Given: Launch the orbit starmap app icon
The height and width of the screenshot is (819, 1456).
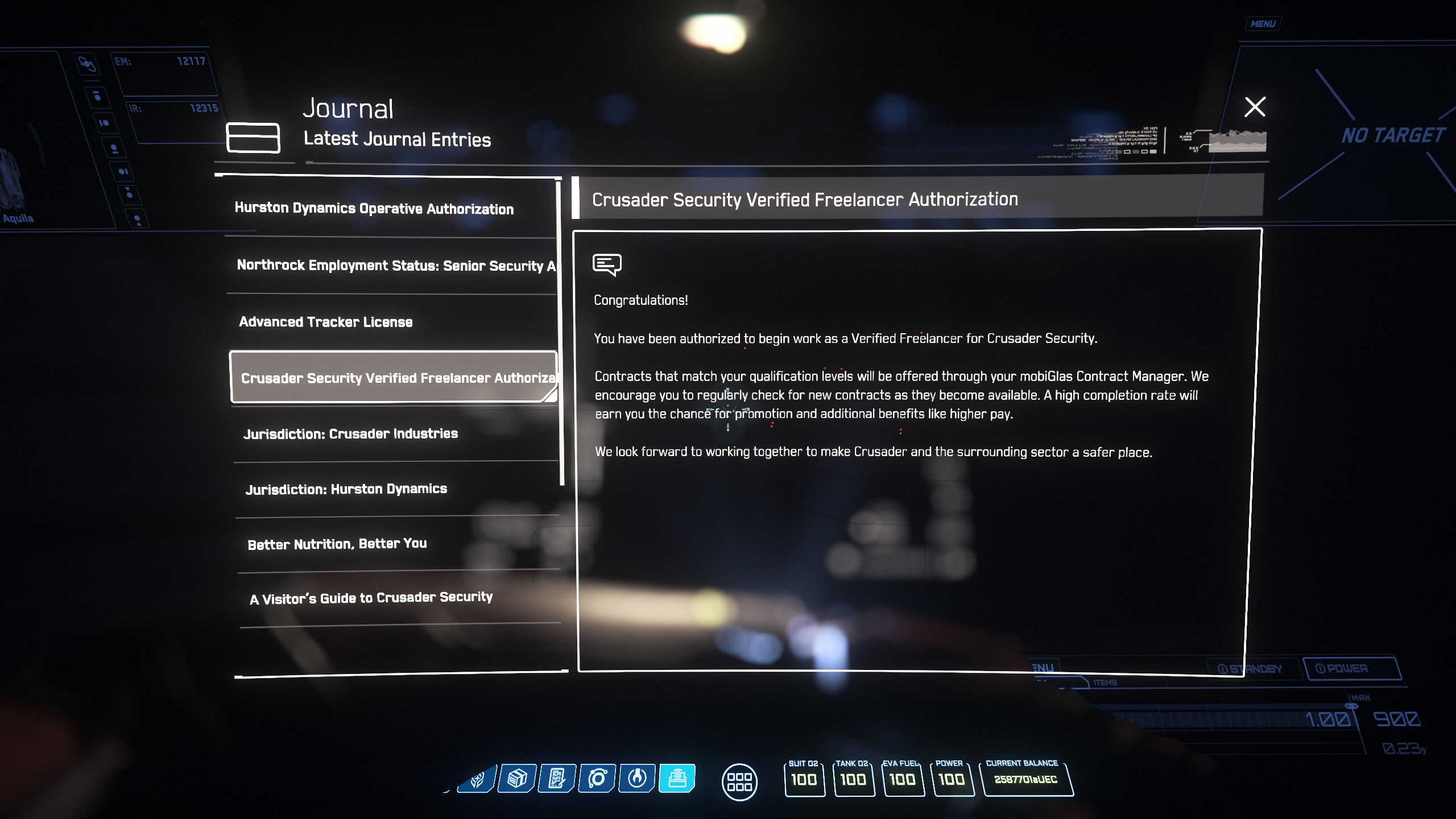Looking at the screenshot, I should pos(597,778).
